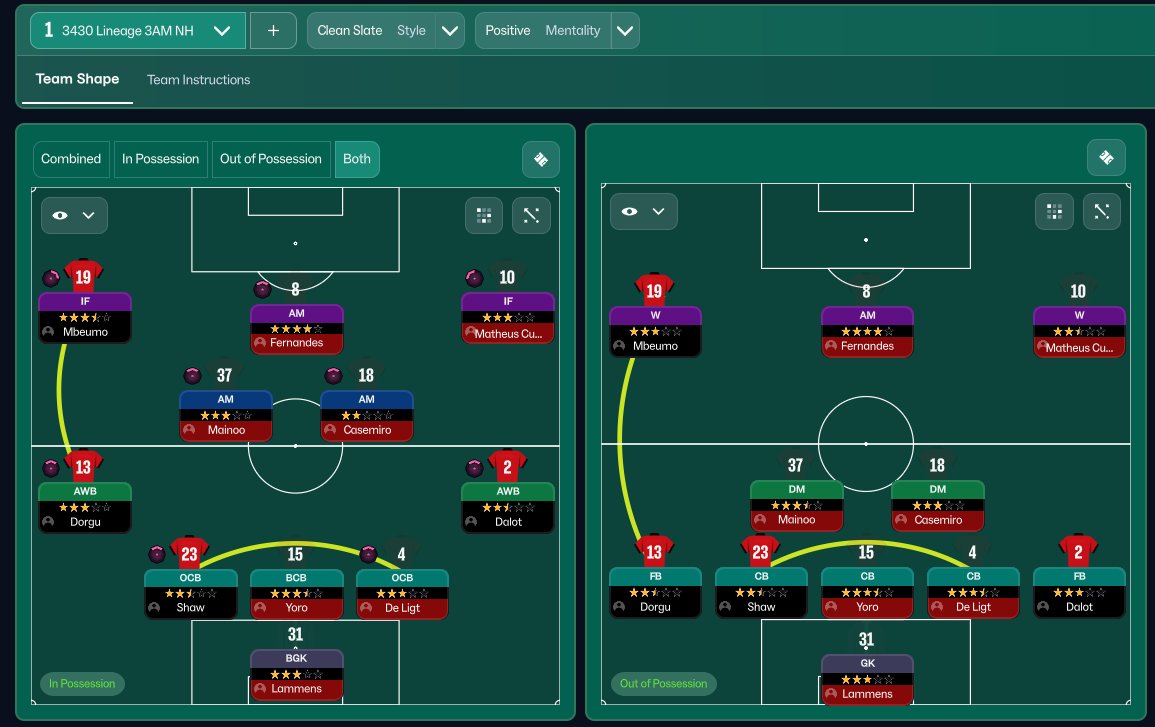Select Mbeumo's IF card in possession
The height and width of the screenshot is (727, 1155).
[85, 317]
